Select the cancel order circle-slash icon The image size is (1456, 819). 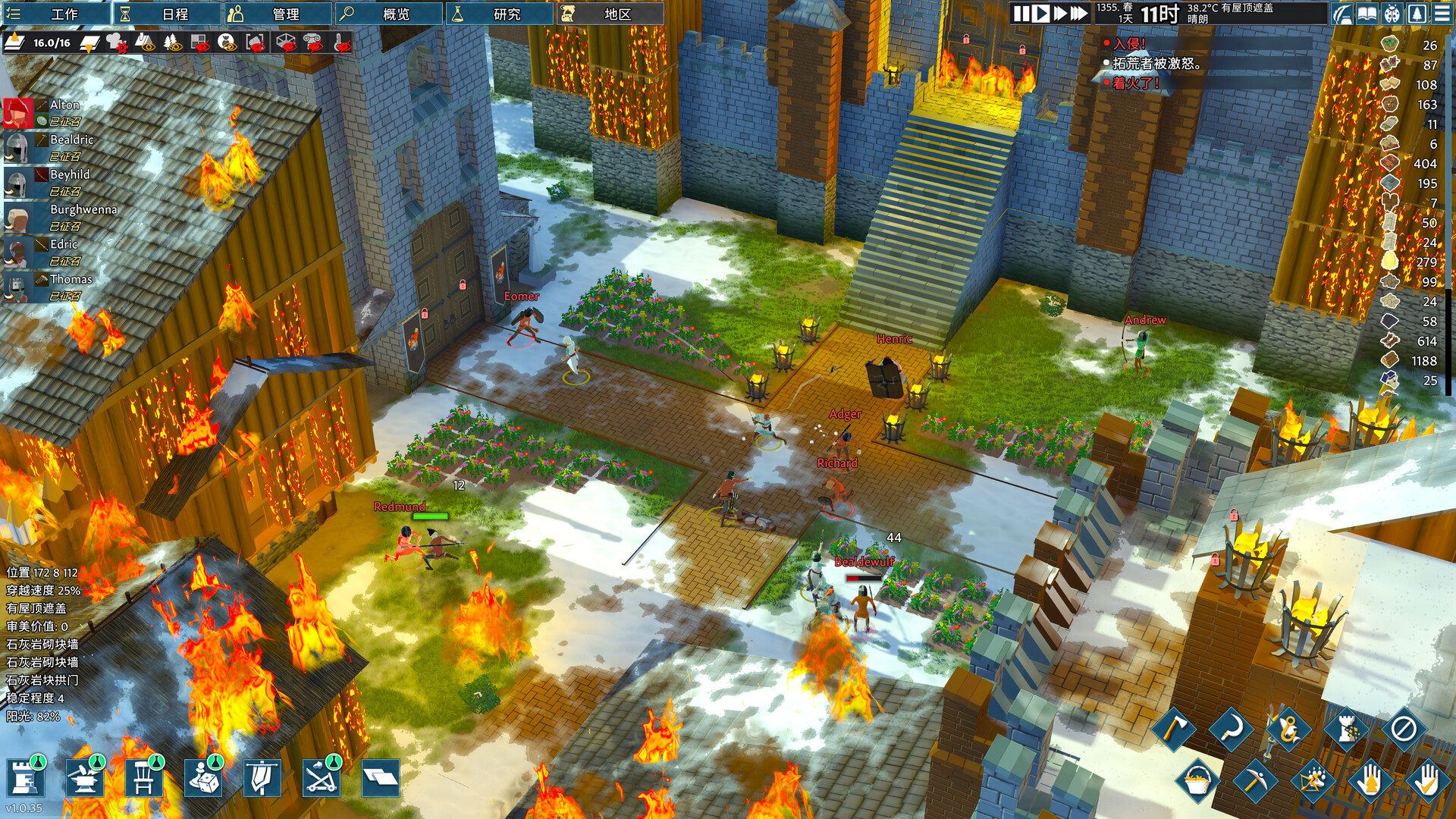click(x=1403, y=730)
